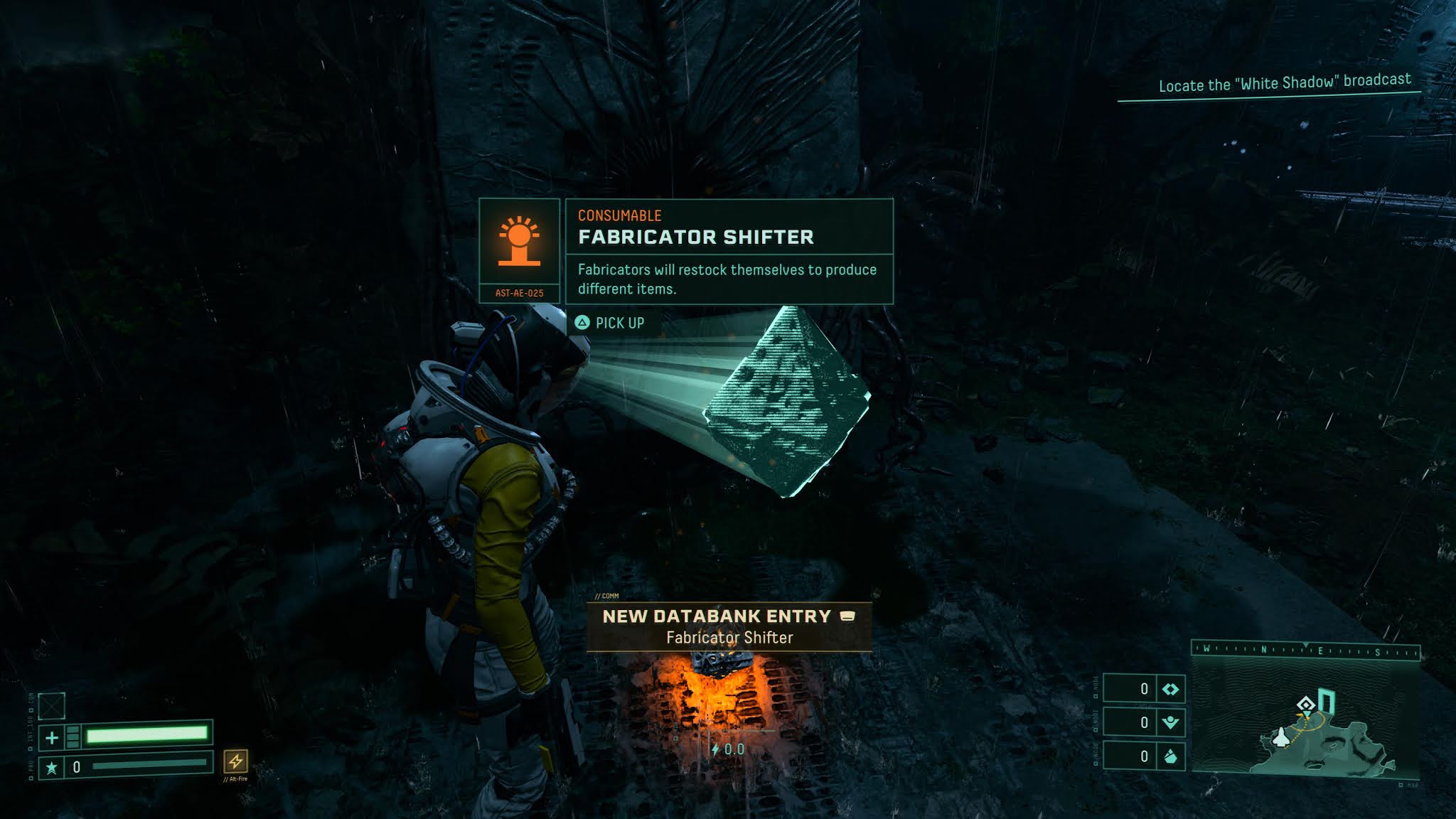
Task: Activate the Alt-Fire lightning icon
Action: point(235,761)
